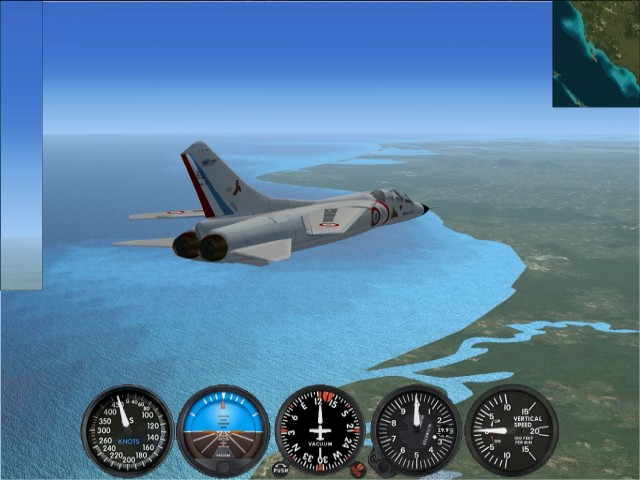Click the PUSH knob on the heading gauge

click(280, 468)
